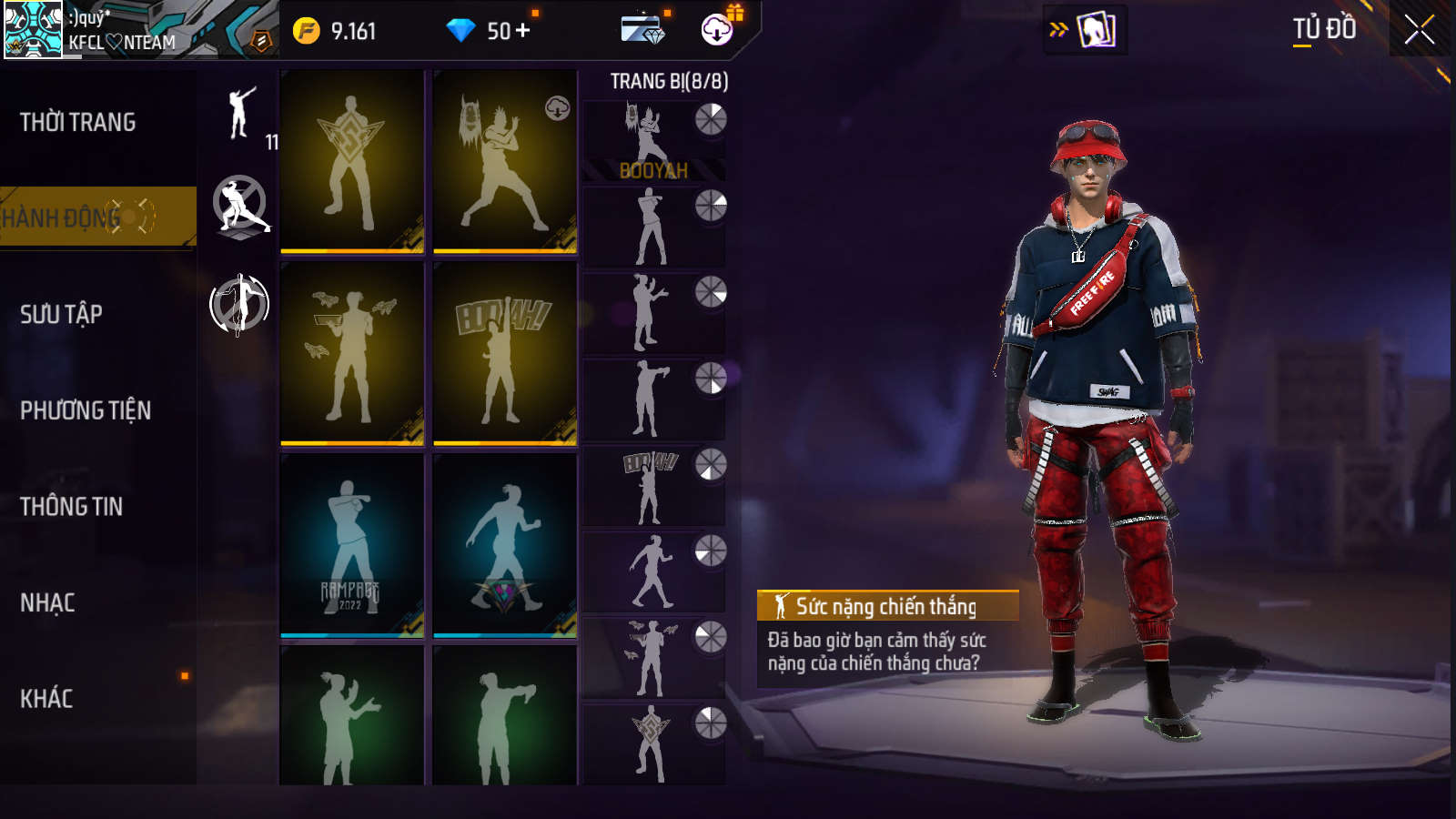
Task: Choose the gold emote tile with download icon
Action: tap(504, 161)
